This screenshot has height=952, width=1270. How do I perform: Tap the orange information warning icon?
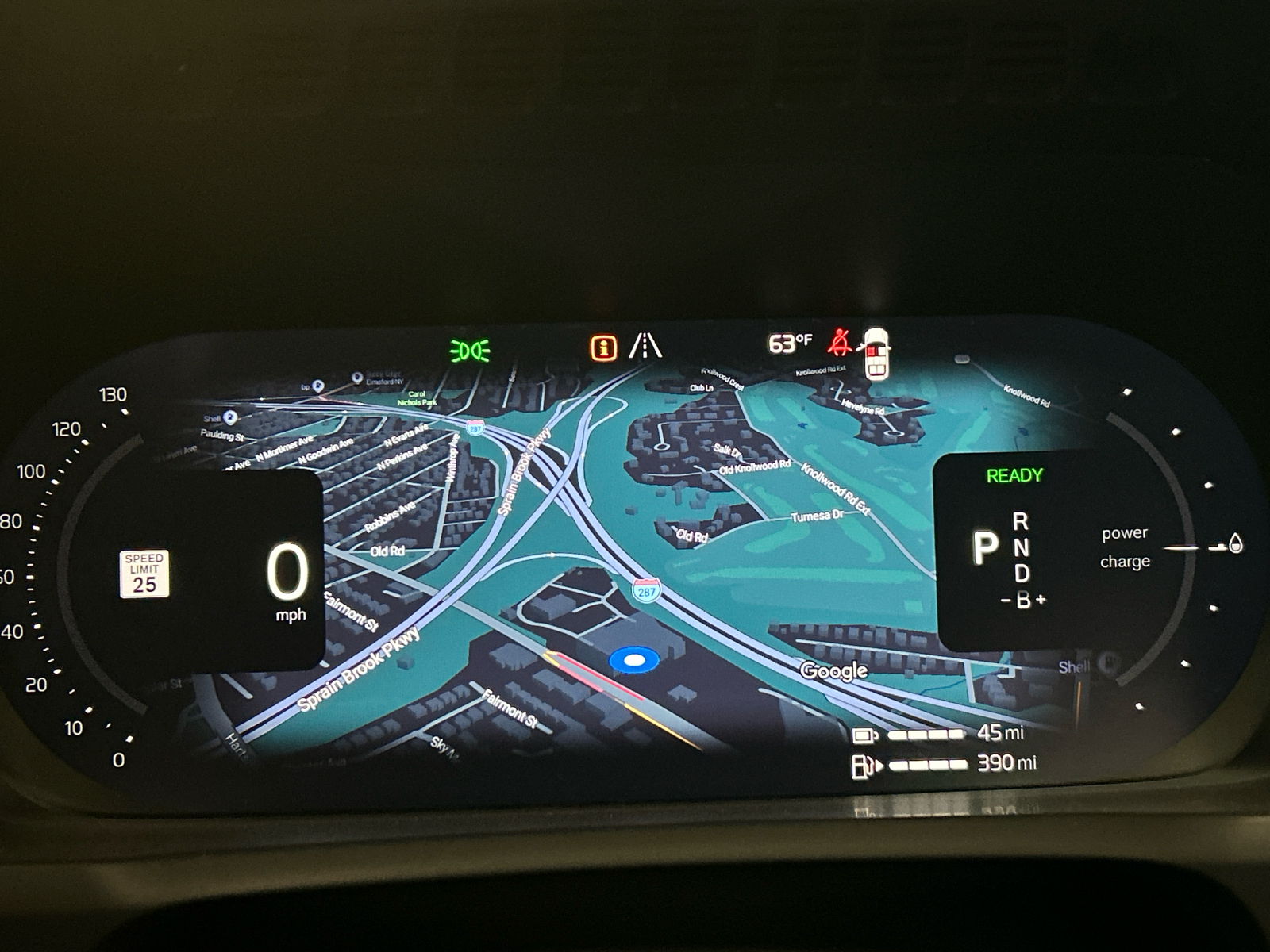[604, 347]
